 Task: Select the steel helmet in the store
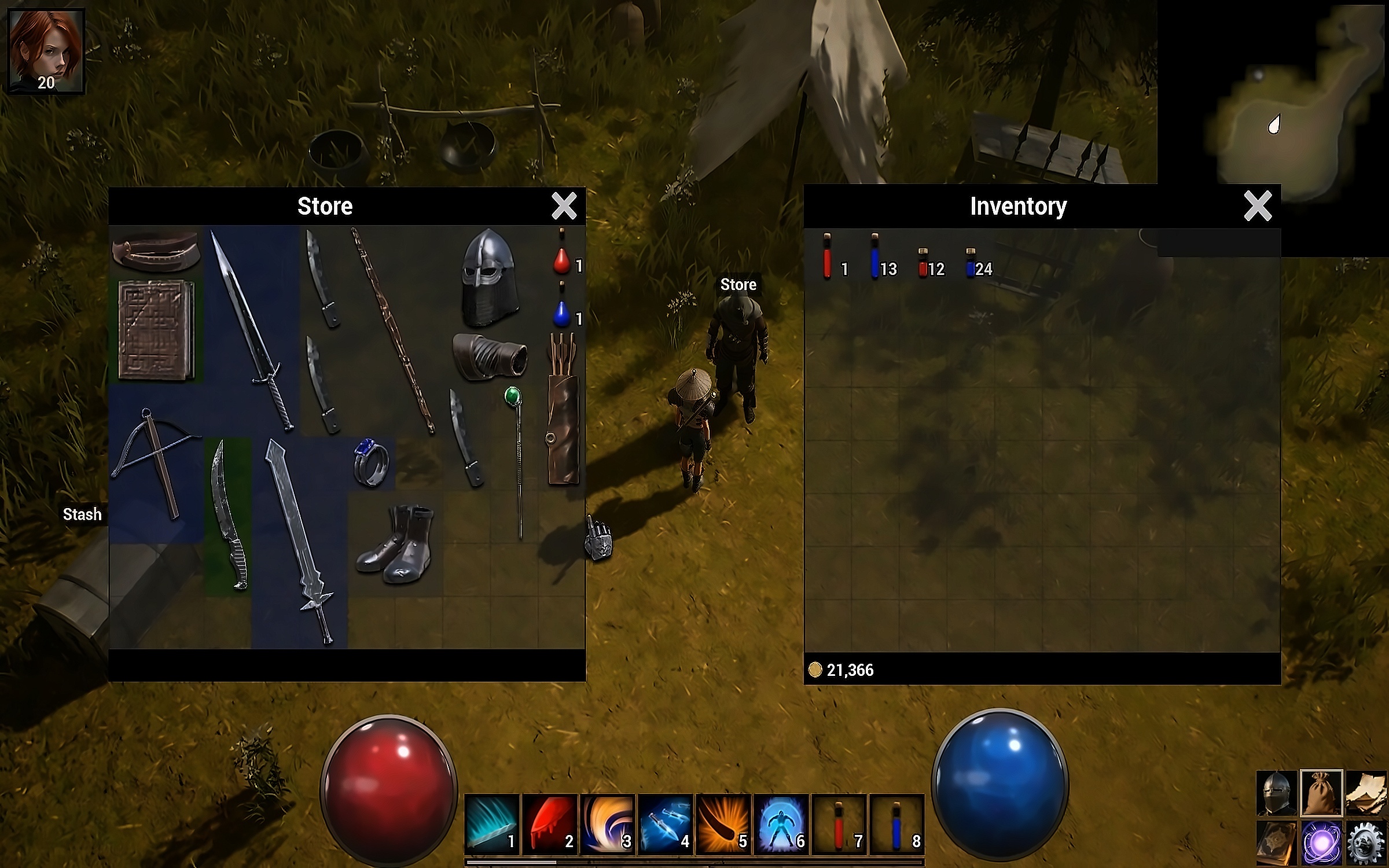tap(489, 277)
